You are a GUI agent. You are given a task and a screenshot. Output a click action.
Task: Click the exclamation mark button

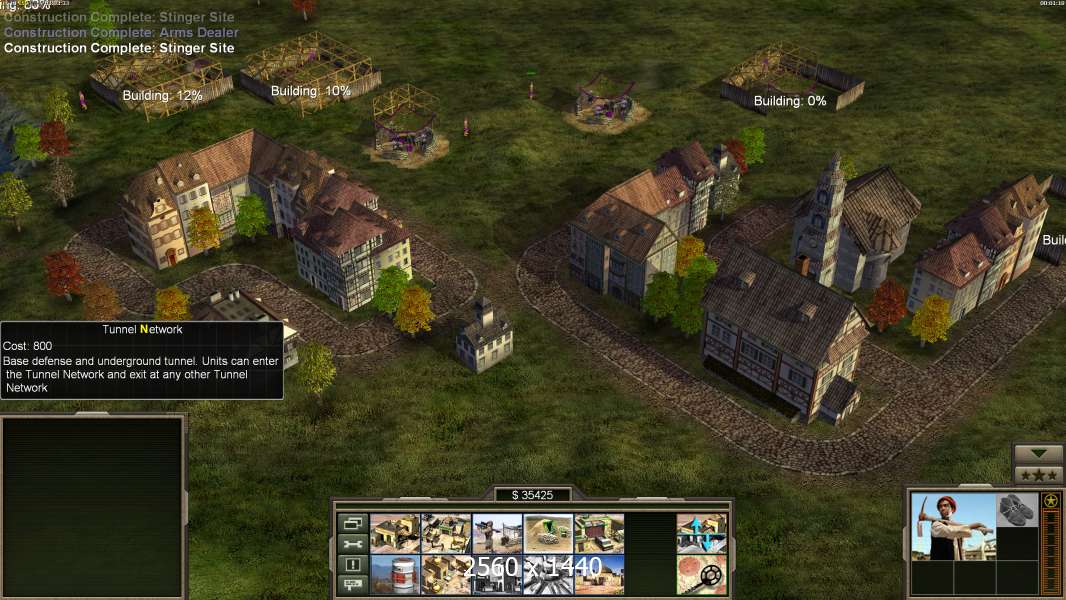(x=352, y=565)
